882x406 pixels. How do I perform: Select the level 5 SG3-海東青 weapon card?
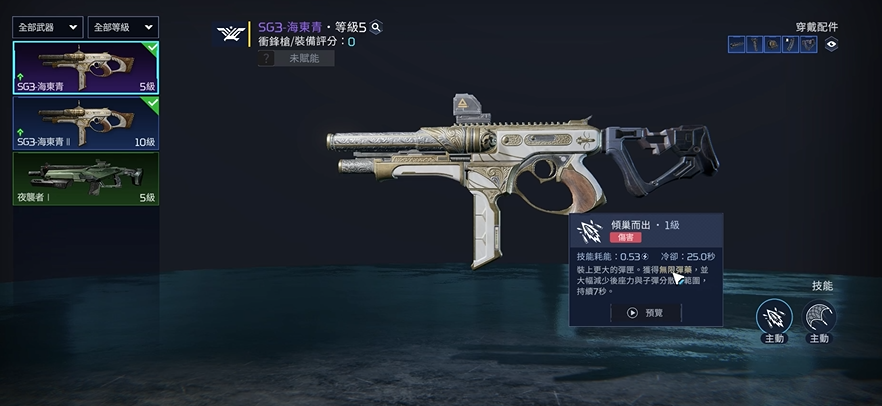point(85,67)
